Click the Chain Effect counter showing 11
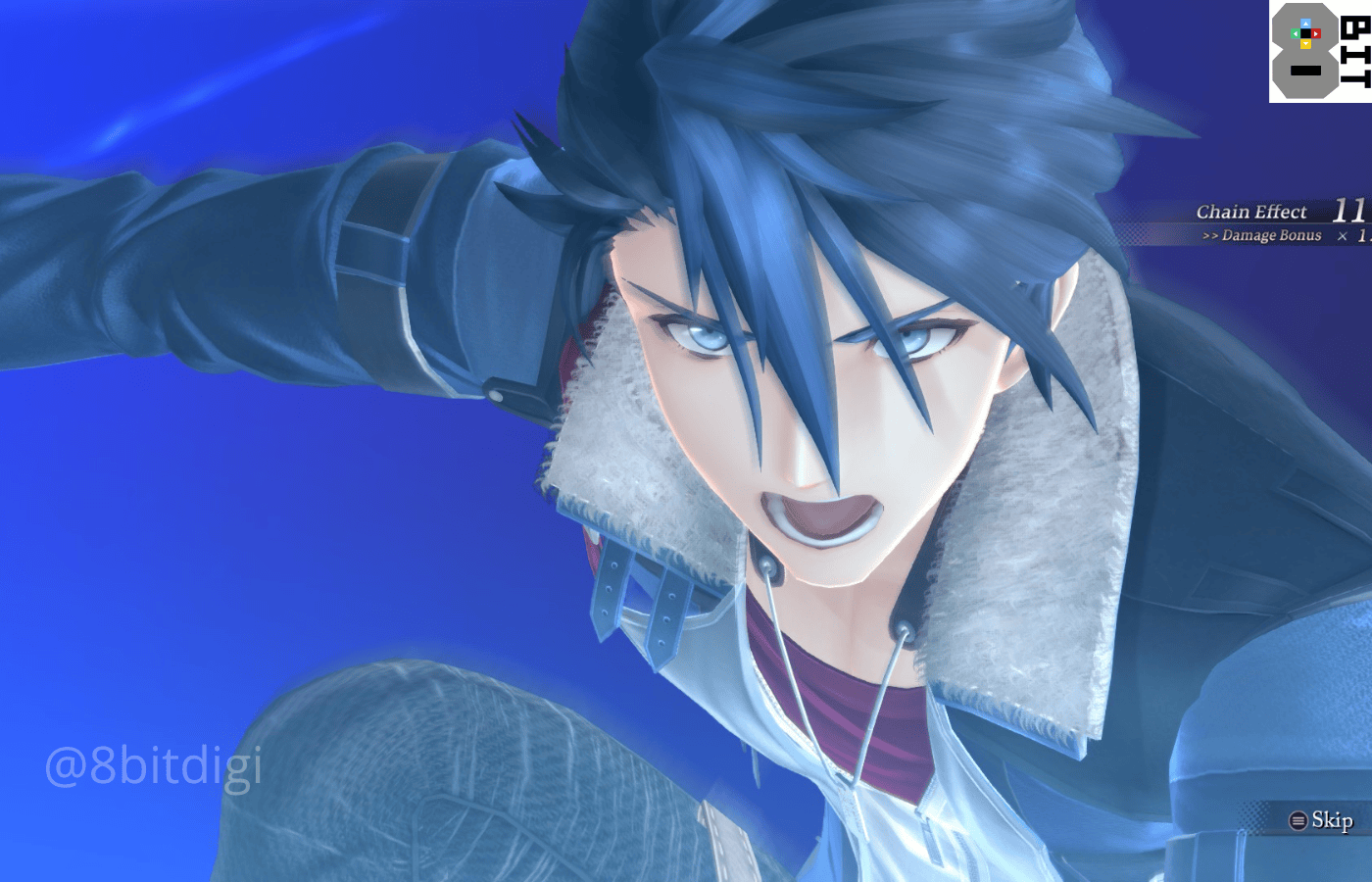Screen dimensions: 1372x882 tap(1348, 210)
